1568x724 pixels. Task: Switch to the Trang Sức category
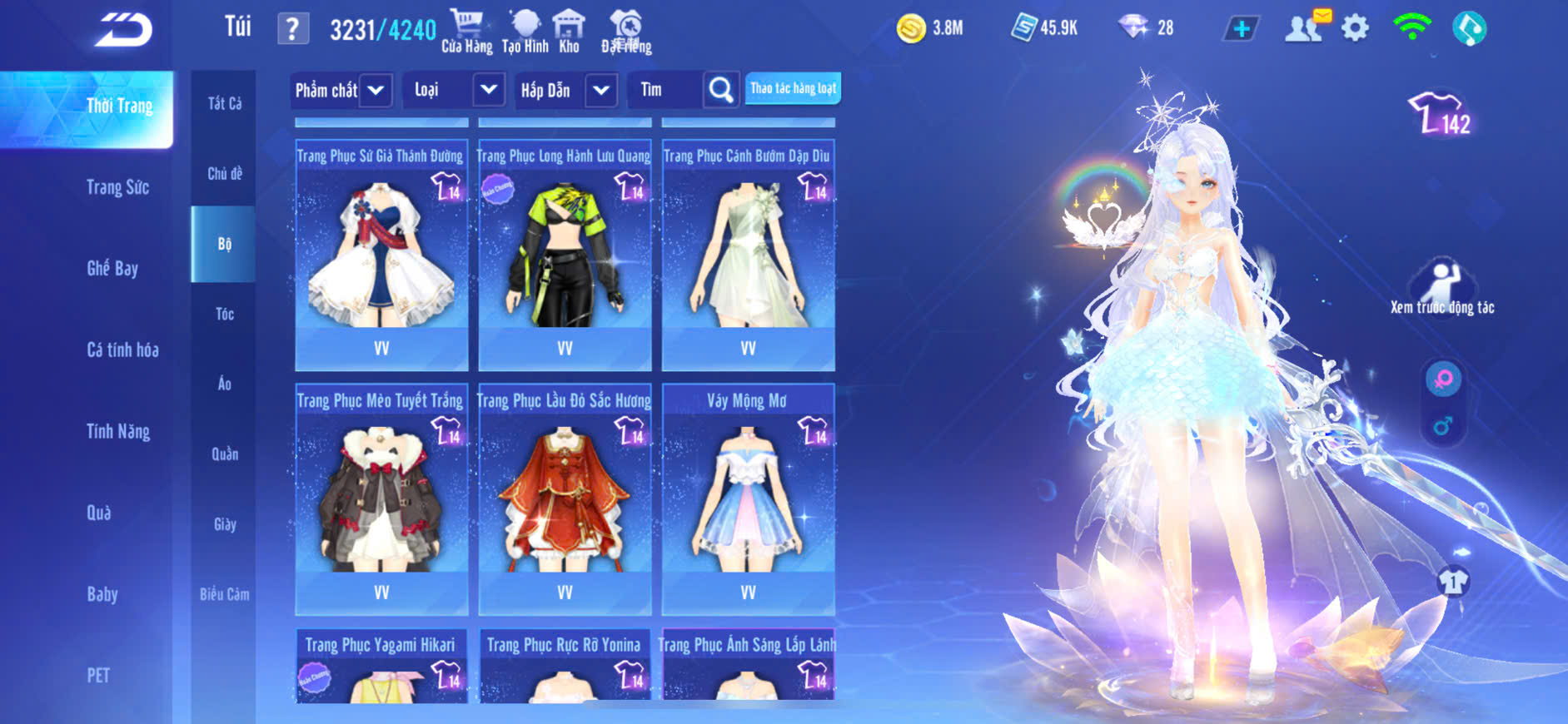117,187
